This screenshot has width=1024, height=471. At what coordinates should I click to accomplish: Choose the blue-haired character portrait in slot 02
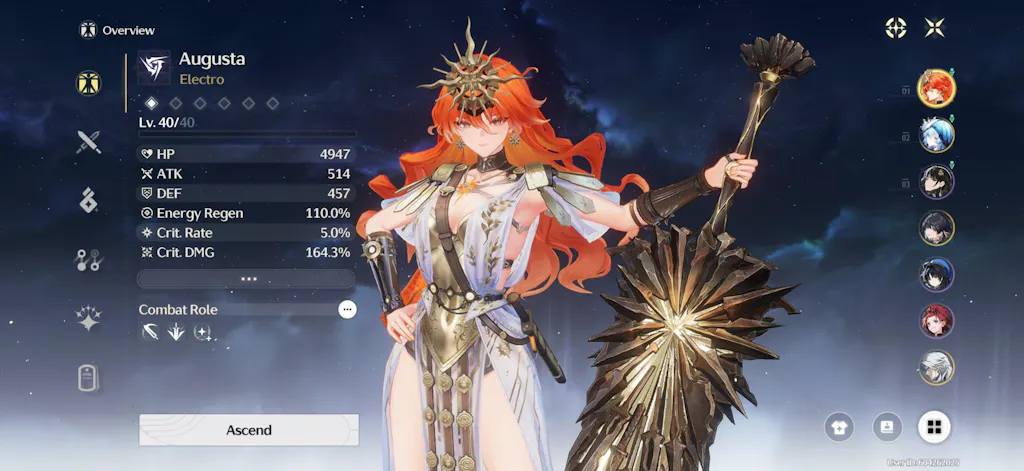(x=937, y=134)
